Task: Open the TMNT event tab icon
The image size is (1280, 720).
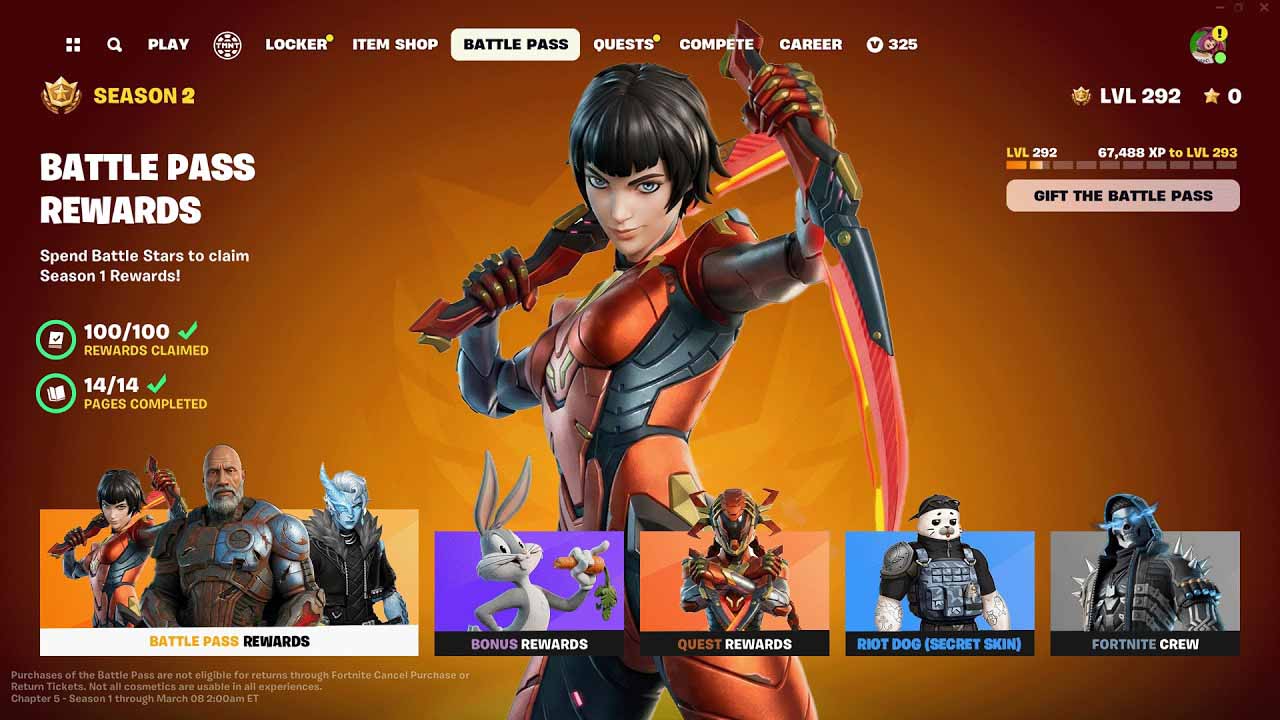Action: tap(227, 44)
